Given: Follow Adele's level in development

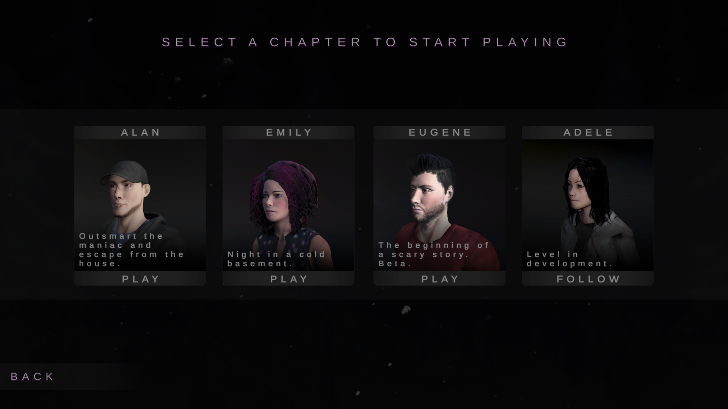Looking at the screenshot, I should point(588,279).
